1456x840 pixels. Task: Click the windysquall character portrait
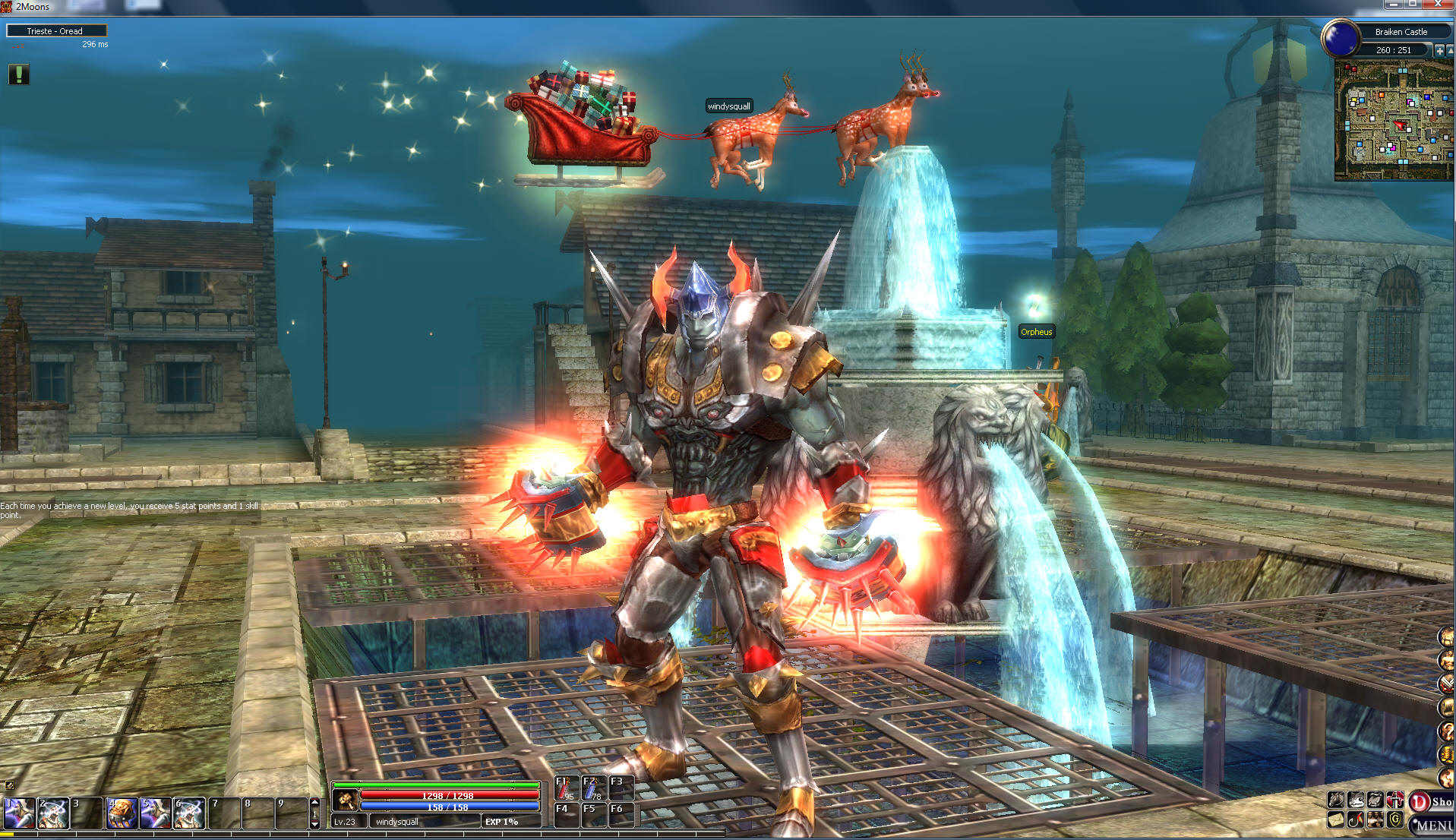click(346, 800)
